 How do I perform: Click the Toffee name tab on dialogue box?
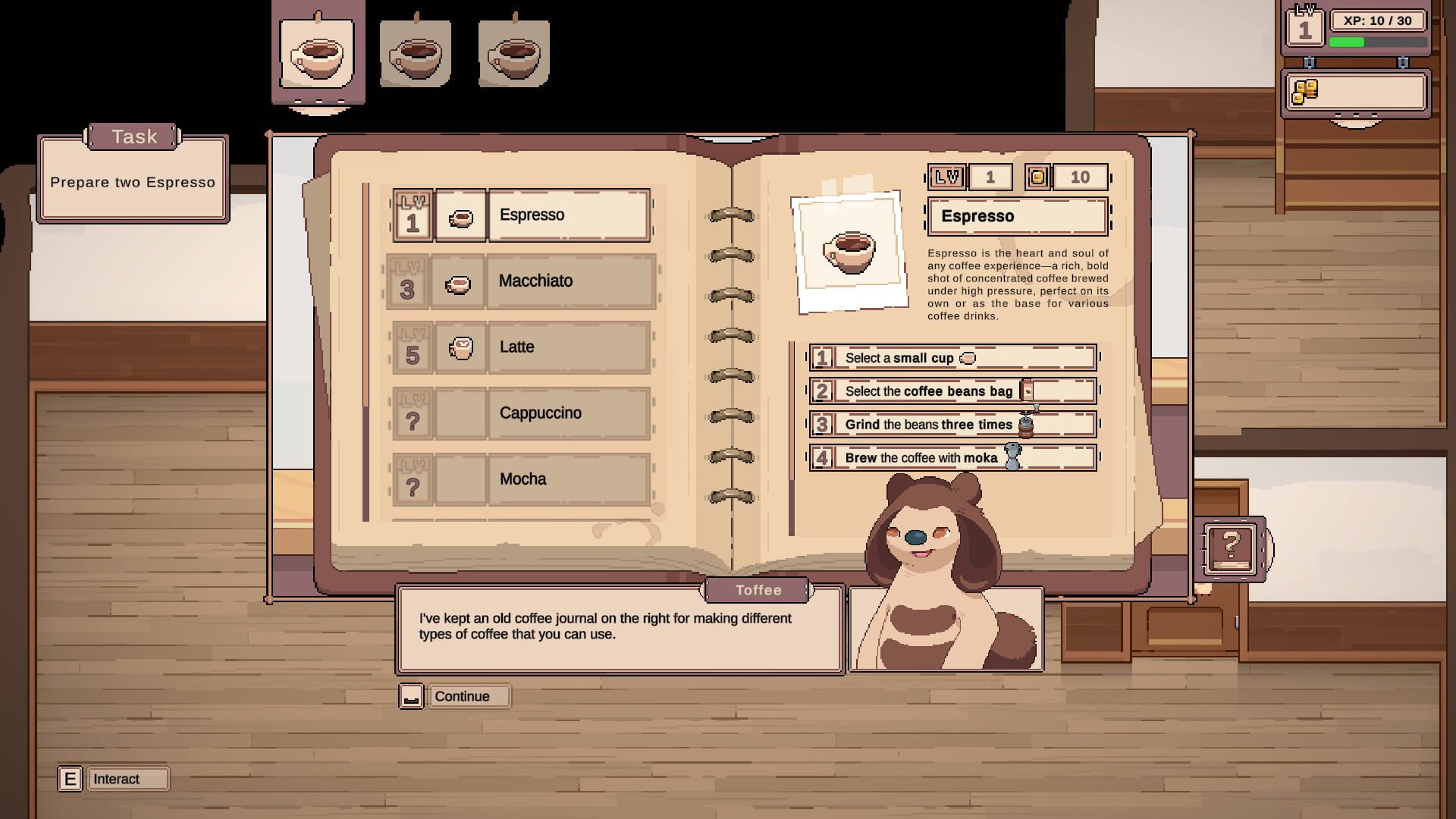758,590
